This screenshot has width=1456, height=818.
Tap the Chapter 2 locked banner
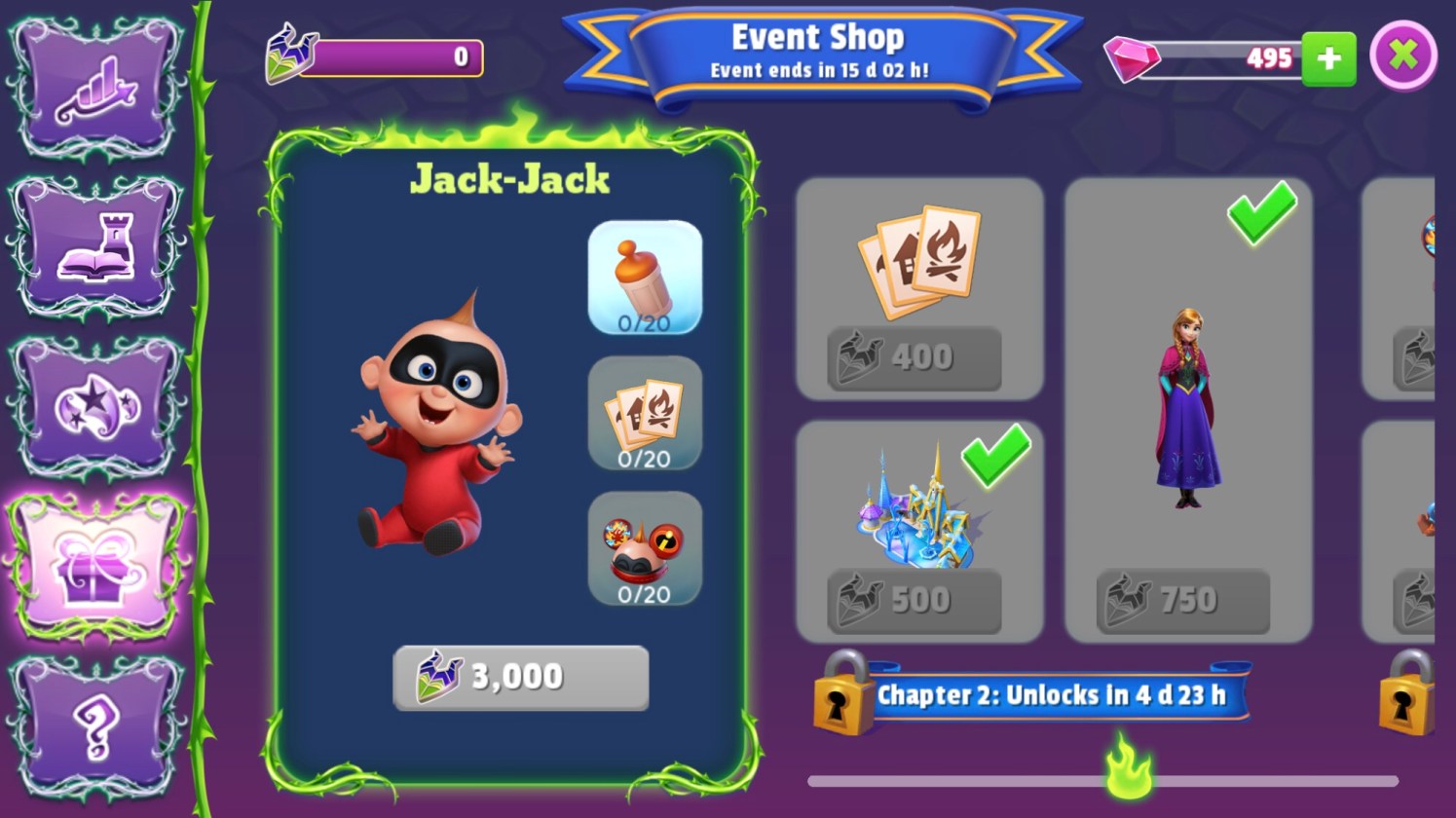pos(1050,695)
